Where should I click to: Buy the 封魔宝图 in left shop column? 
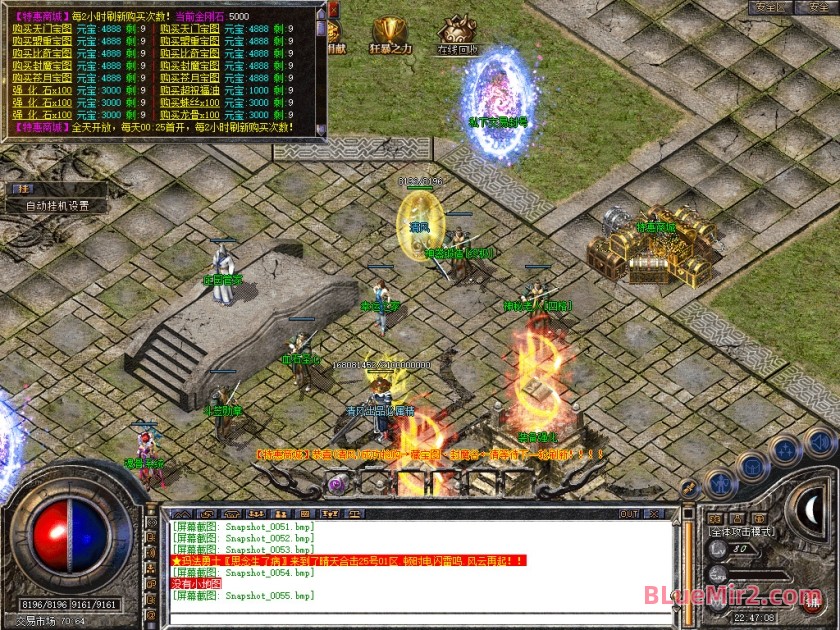coord(43,65)
